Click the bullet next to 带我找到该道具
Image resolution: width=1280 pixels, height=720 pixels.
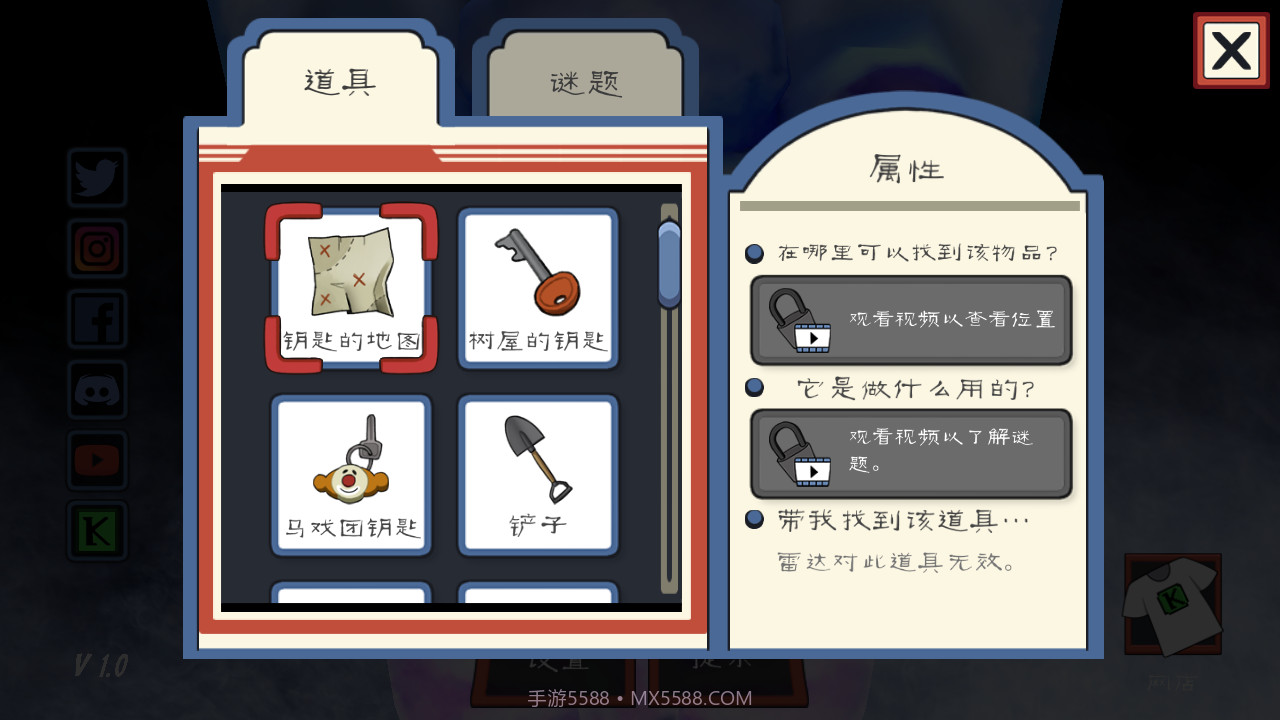[755, 519]
